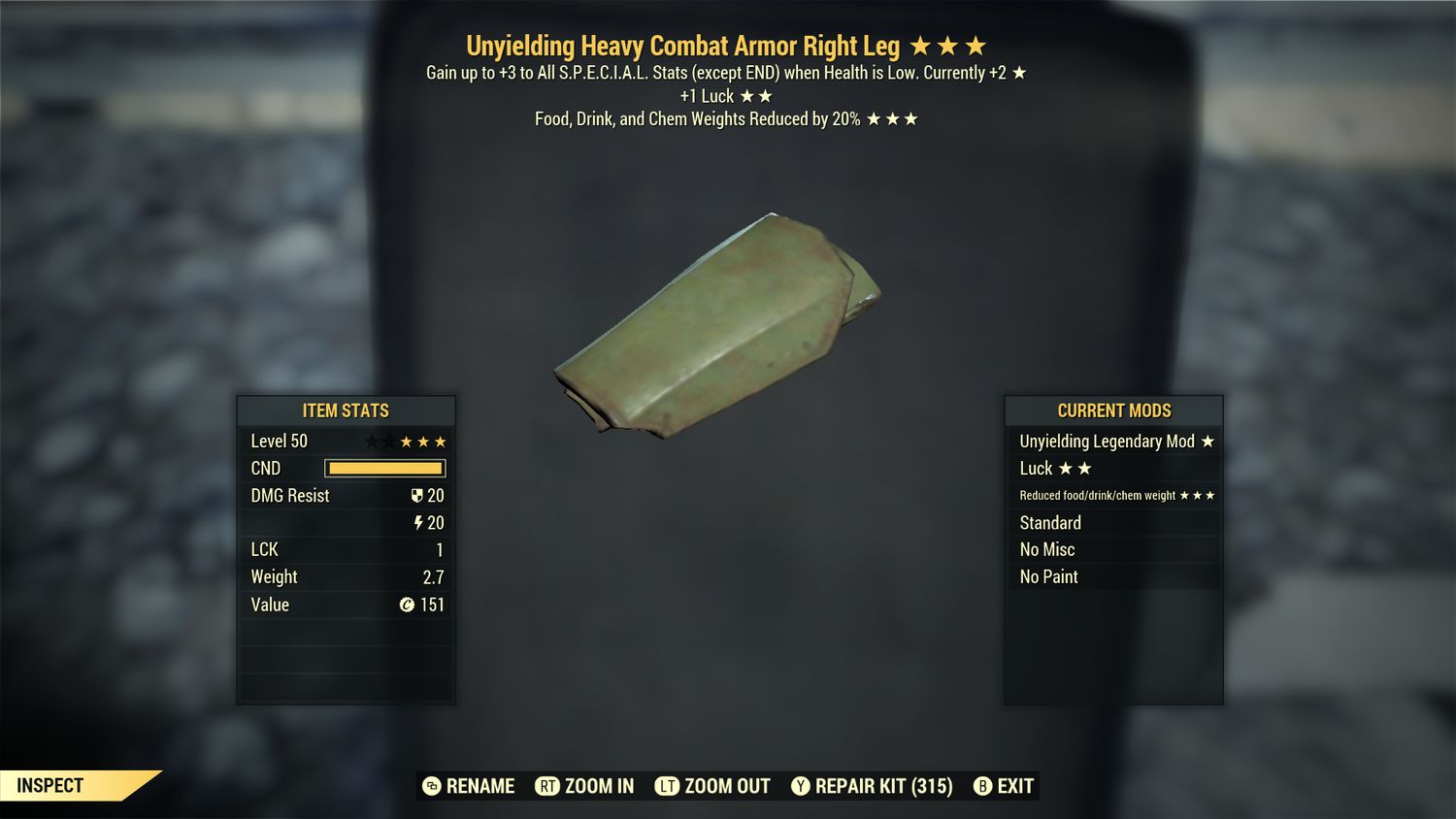Click the shield icon beside DMG Resist
1456x819 pixels.
pyautogui.click(x=417, y=495)
